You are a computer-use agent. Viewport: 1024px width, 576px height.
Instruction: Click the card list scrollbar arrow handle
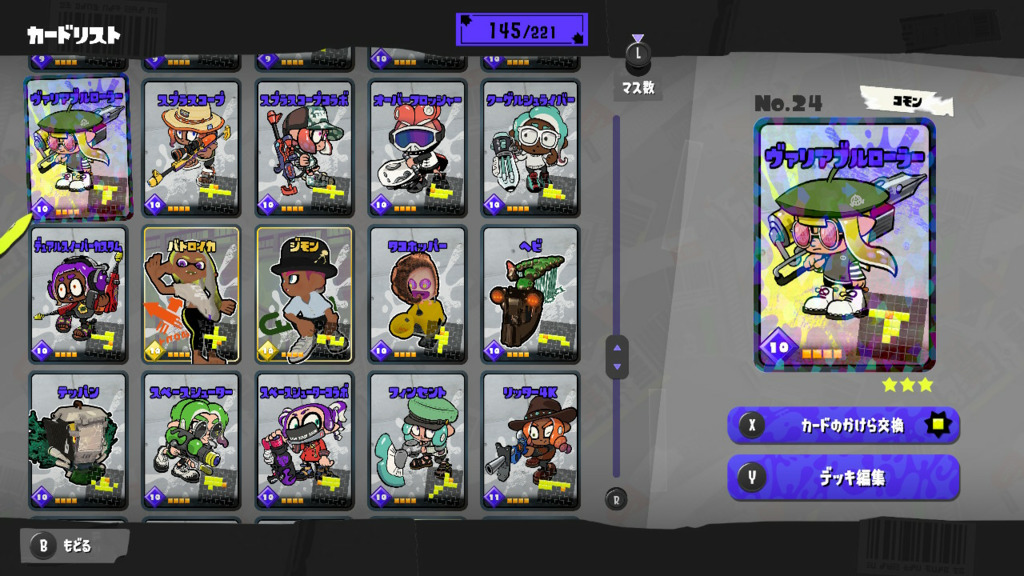click(617, 356)
